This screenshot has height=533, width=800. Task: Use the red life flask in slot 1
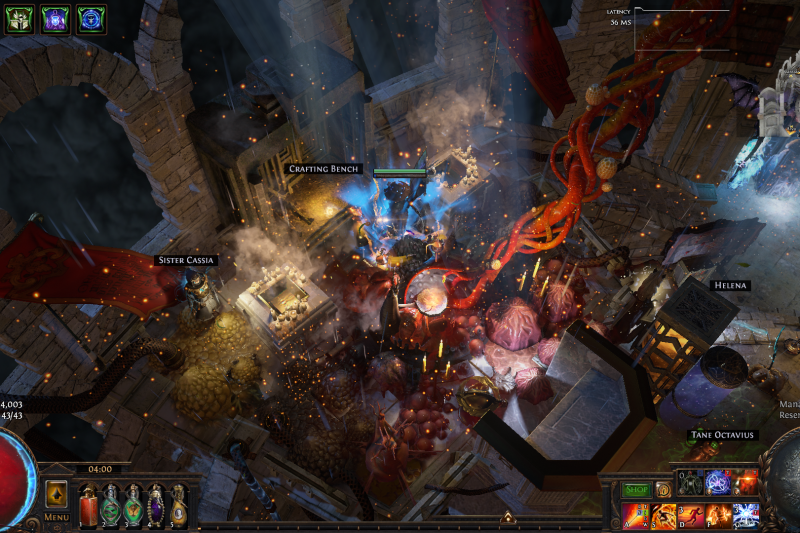point(88,504)
